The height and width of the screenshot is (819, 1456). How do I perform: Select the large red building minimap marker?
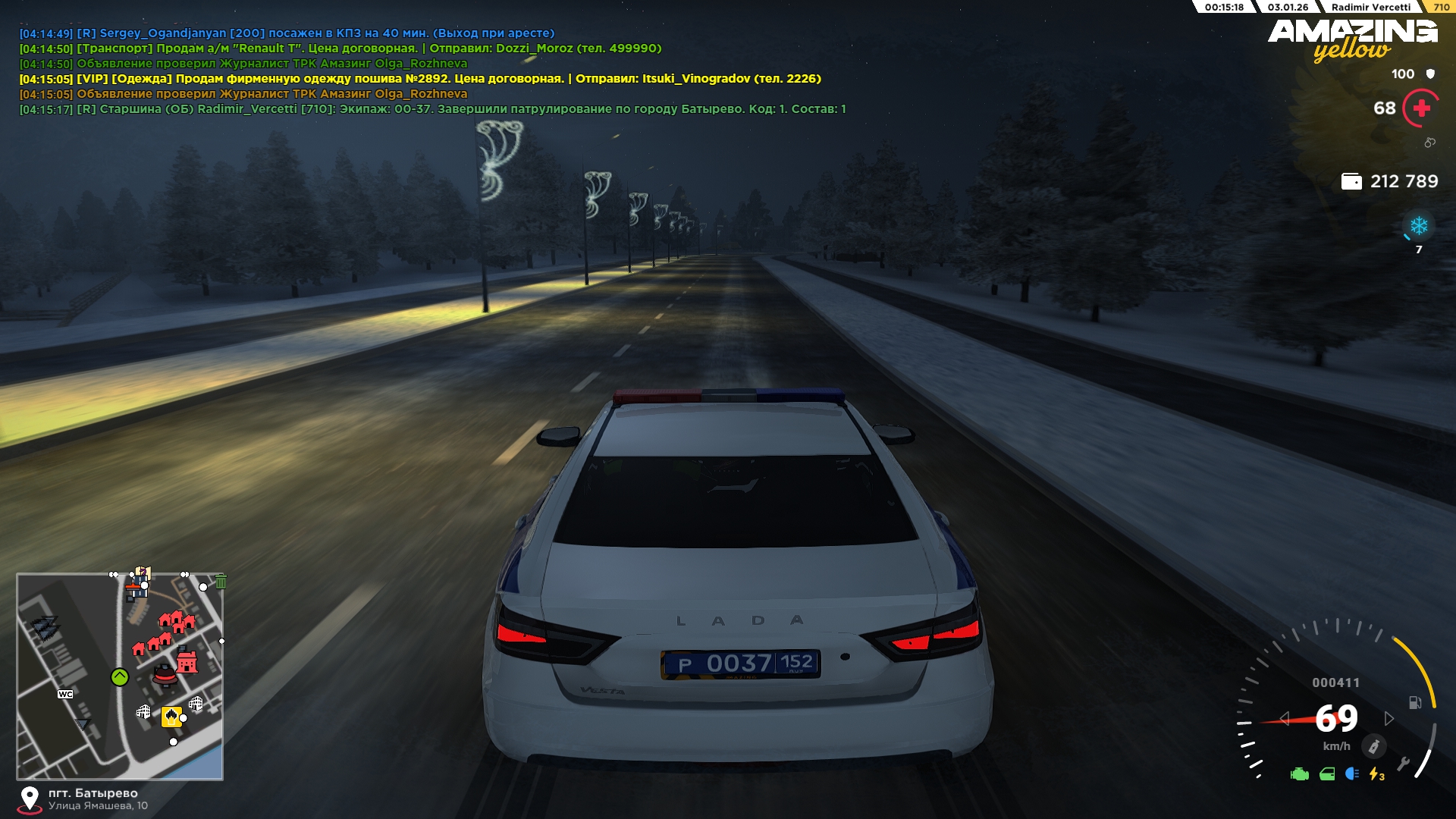click(x=187, y=663)
